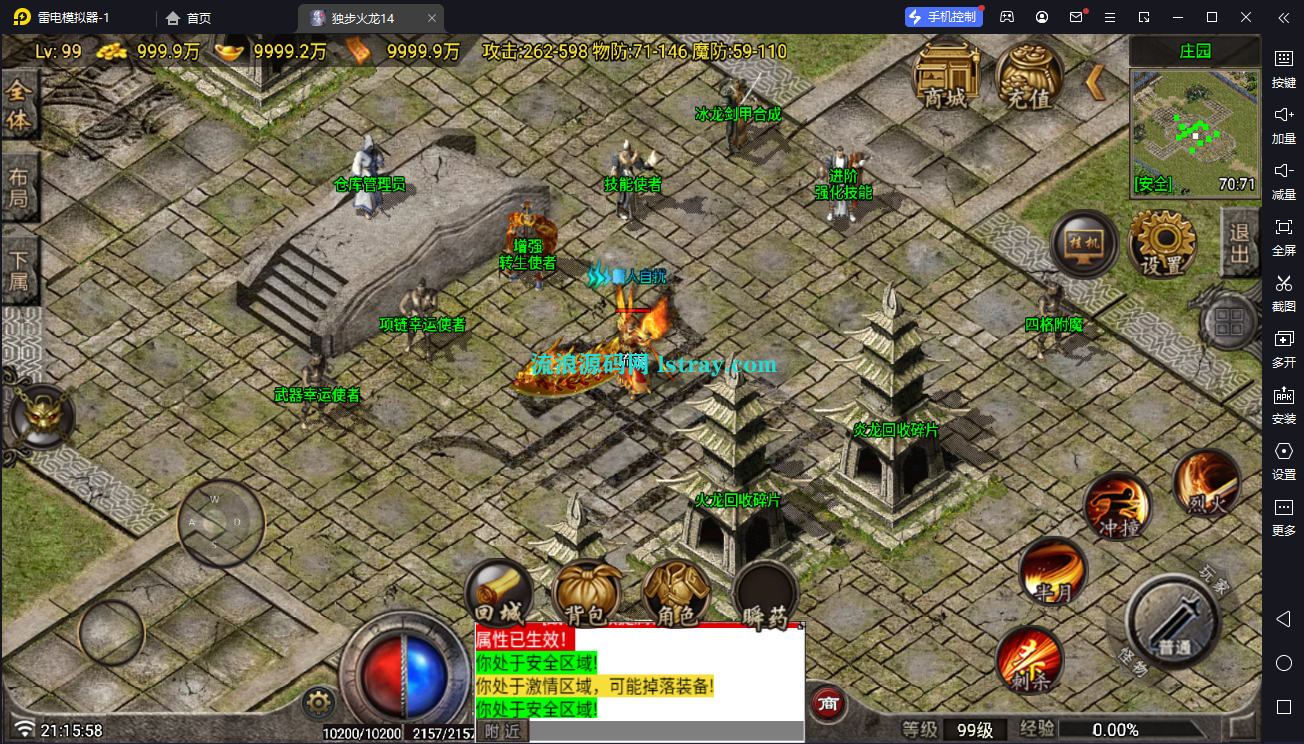Open the minimap of 庄园
Viewport: 1304px width, 744px height.
pos(1194,132)
